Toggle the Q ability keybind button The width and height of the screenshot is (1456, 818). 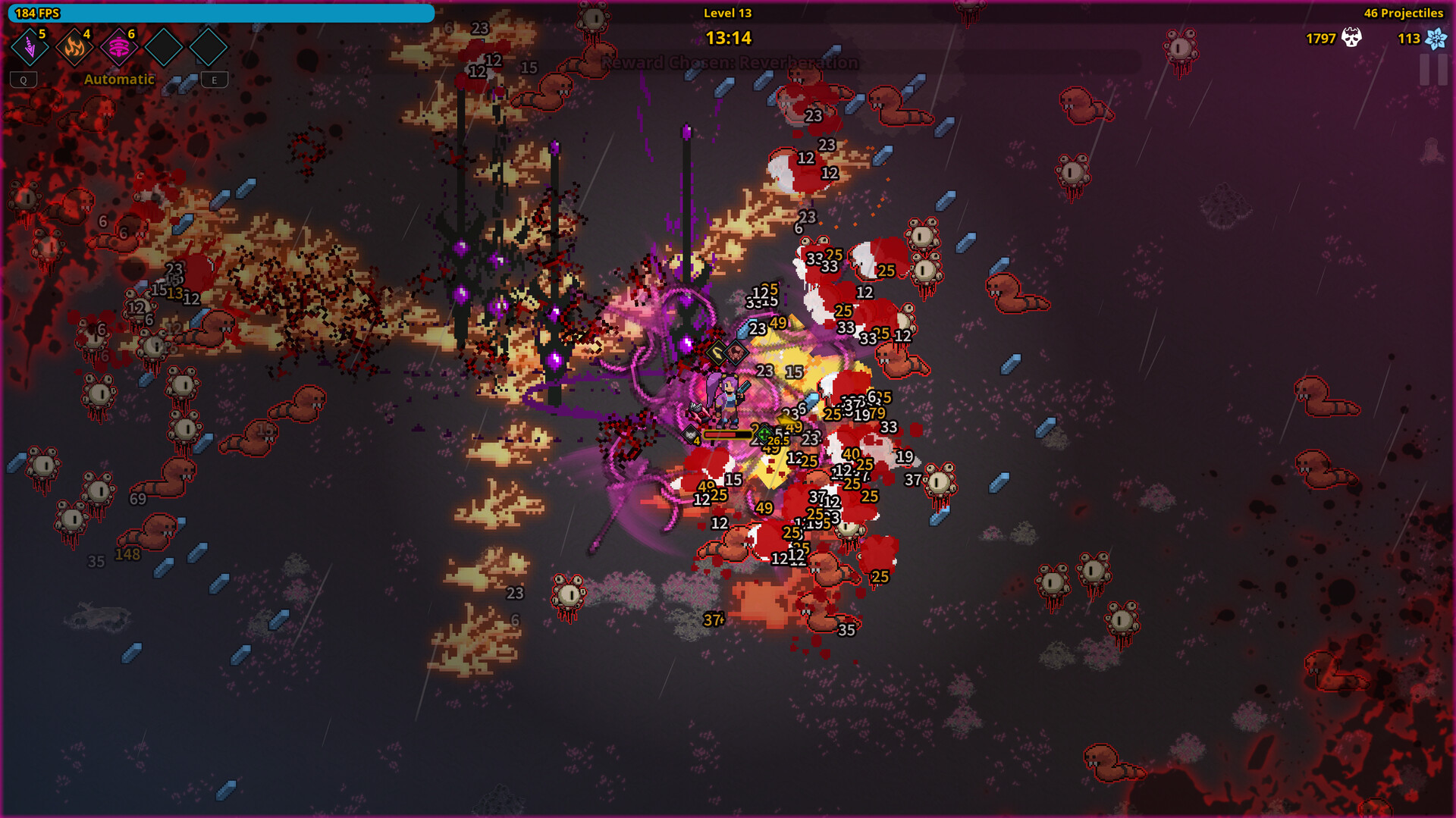(x=24, y=79)
